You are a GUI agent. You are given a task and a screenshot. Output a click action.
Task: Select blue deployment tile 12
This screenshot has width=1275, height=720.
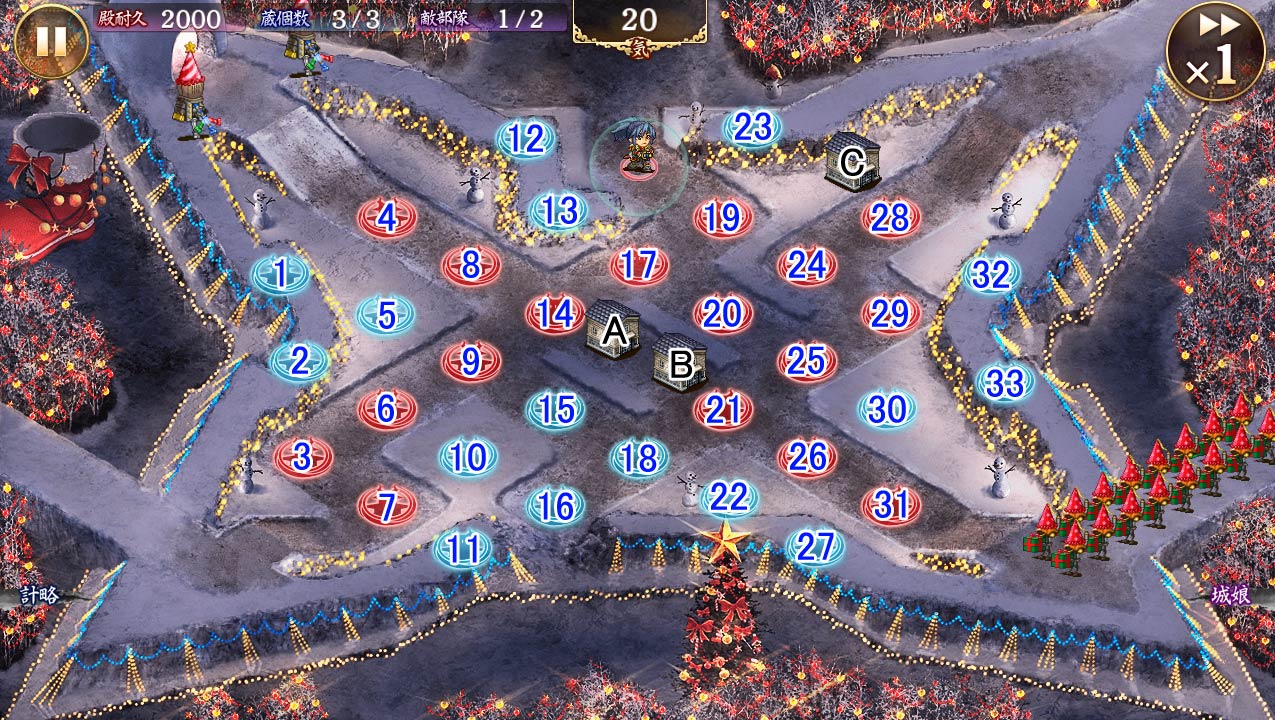pyautogui.click(x=526, y=140)
